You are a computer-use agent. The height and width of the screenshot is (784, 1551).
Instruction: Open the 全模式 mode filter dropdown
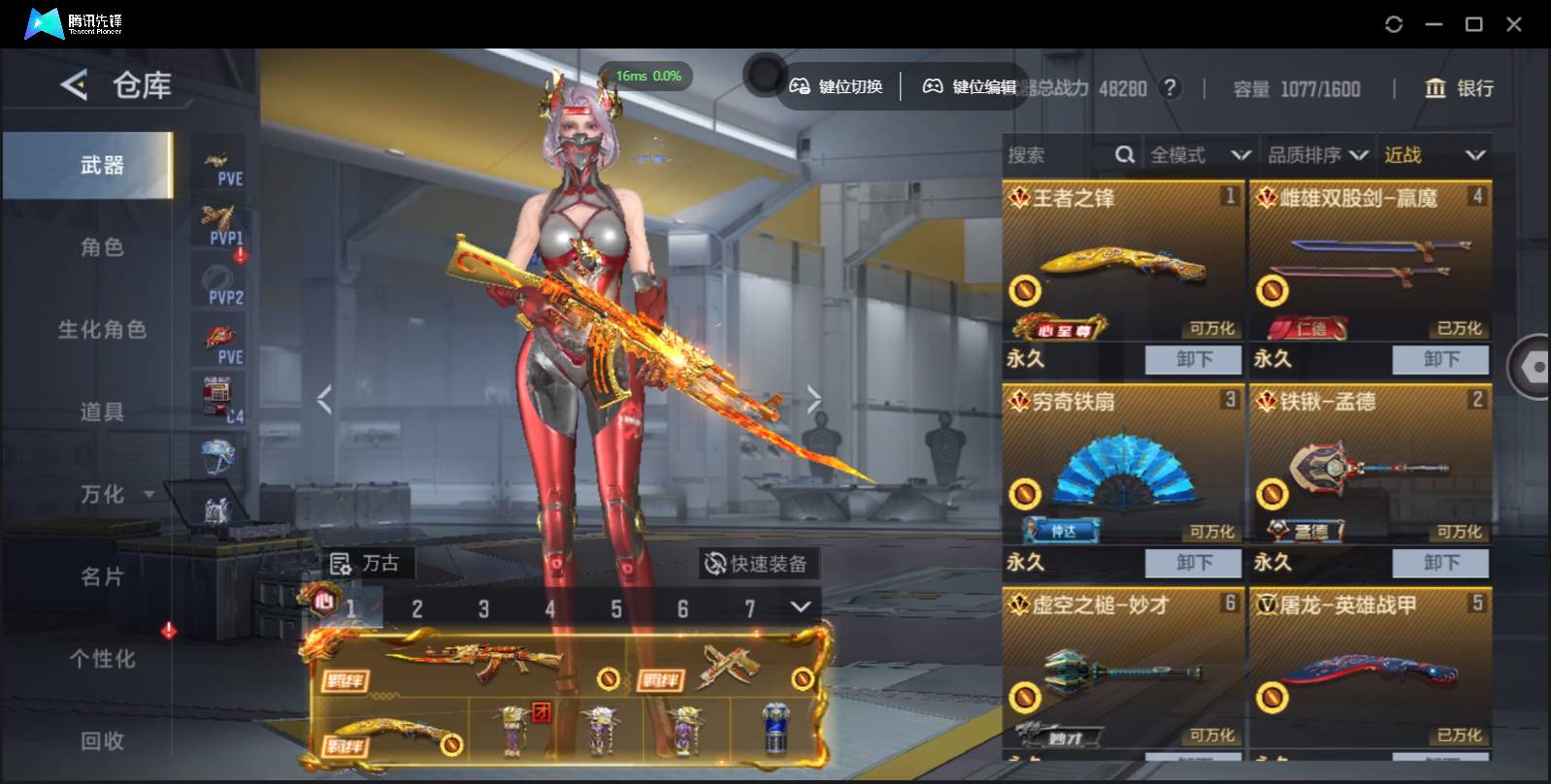point(1200,155)
